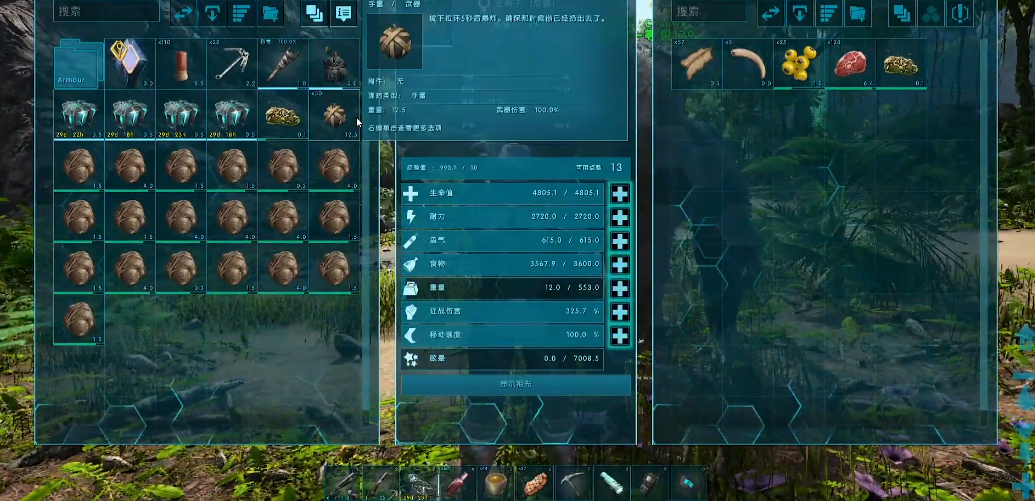Select the raw meat slot

[x=849, y=65]
